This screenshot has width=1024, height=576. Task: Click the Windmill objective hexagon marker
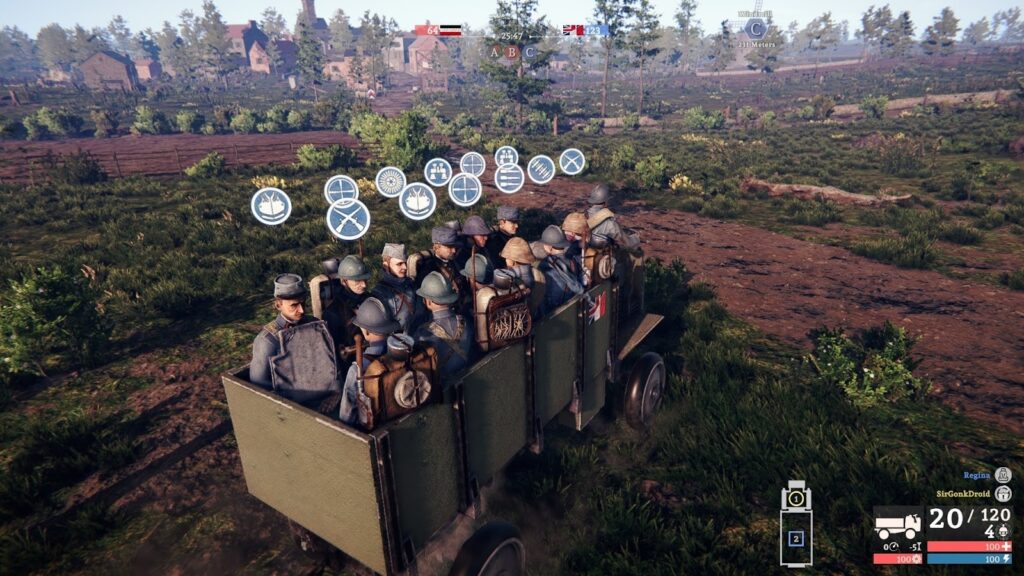755,29
